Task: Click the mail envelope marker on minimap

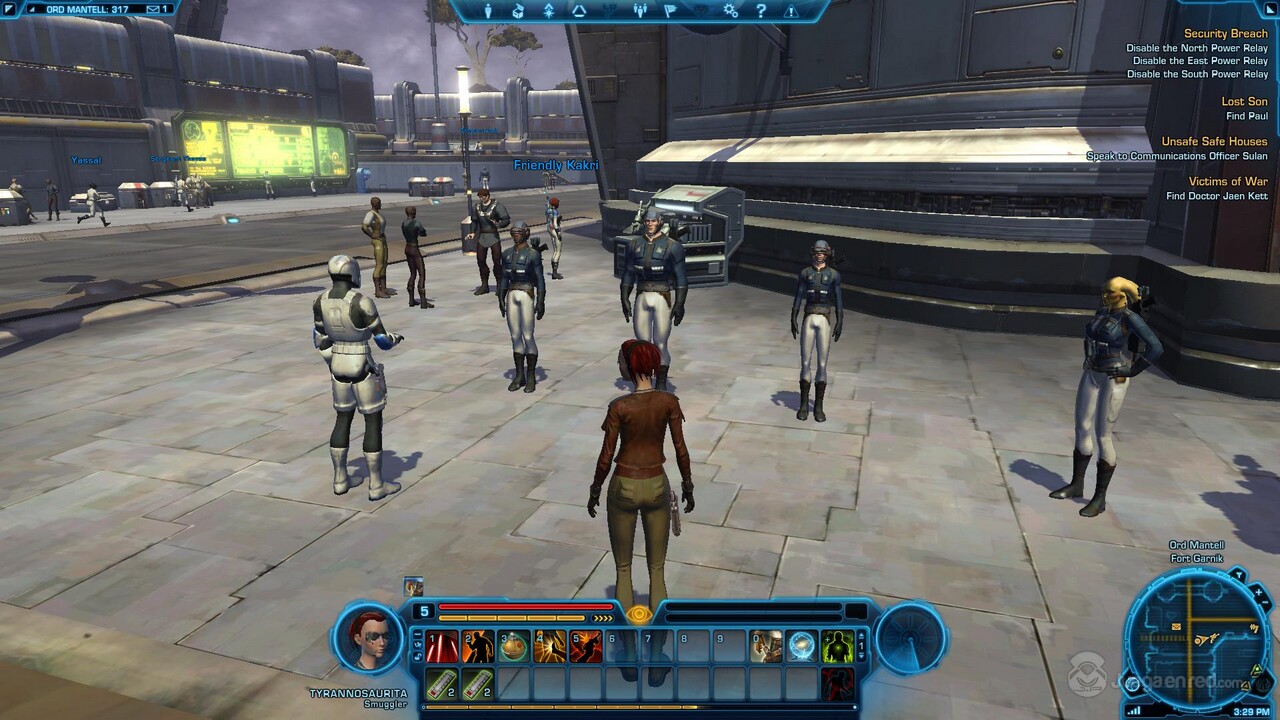Action: click(1177, 627)
